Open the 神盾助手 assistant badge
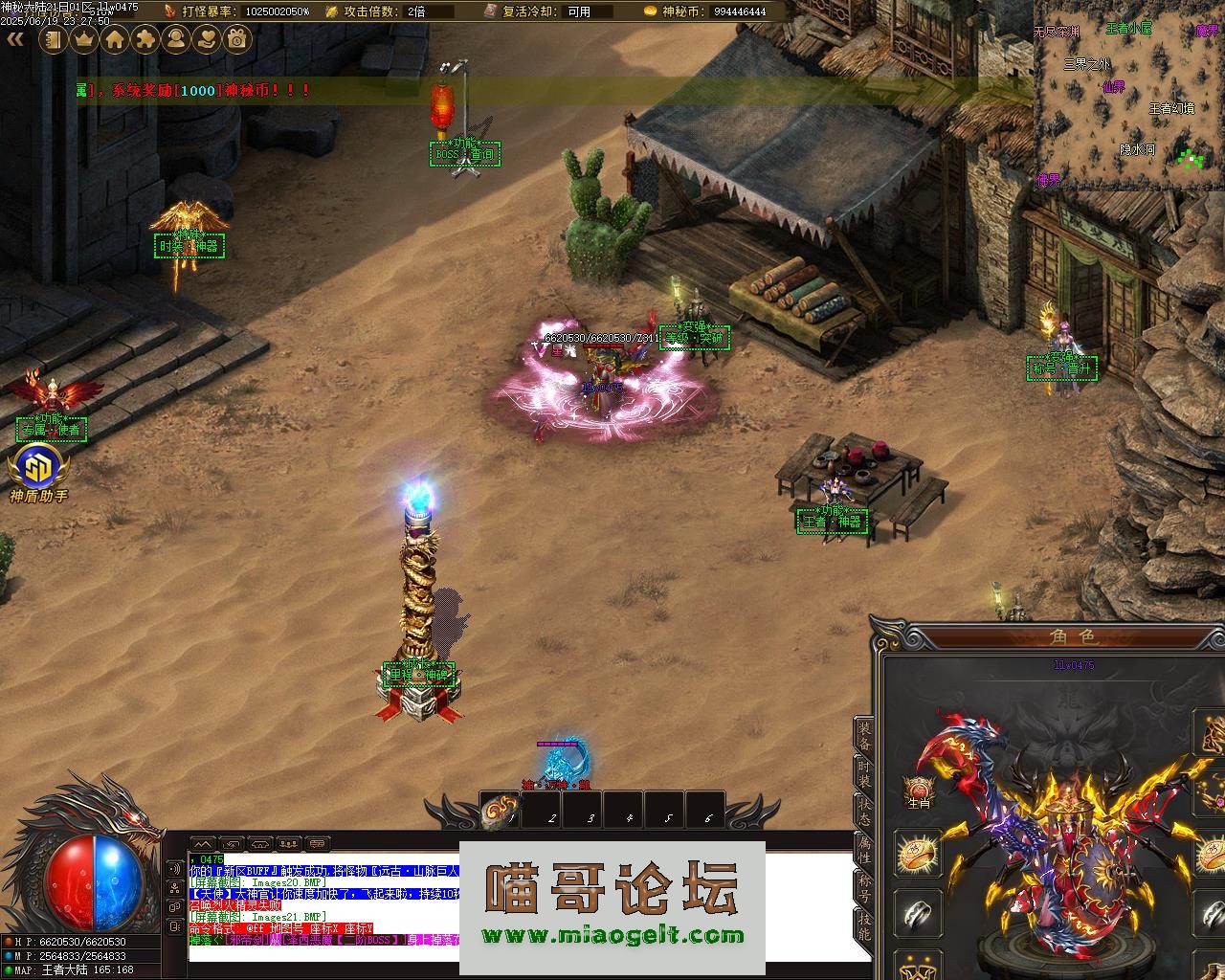Screen dimensions: 1225x980 39,473
